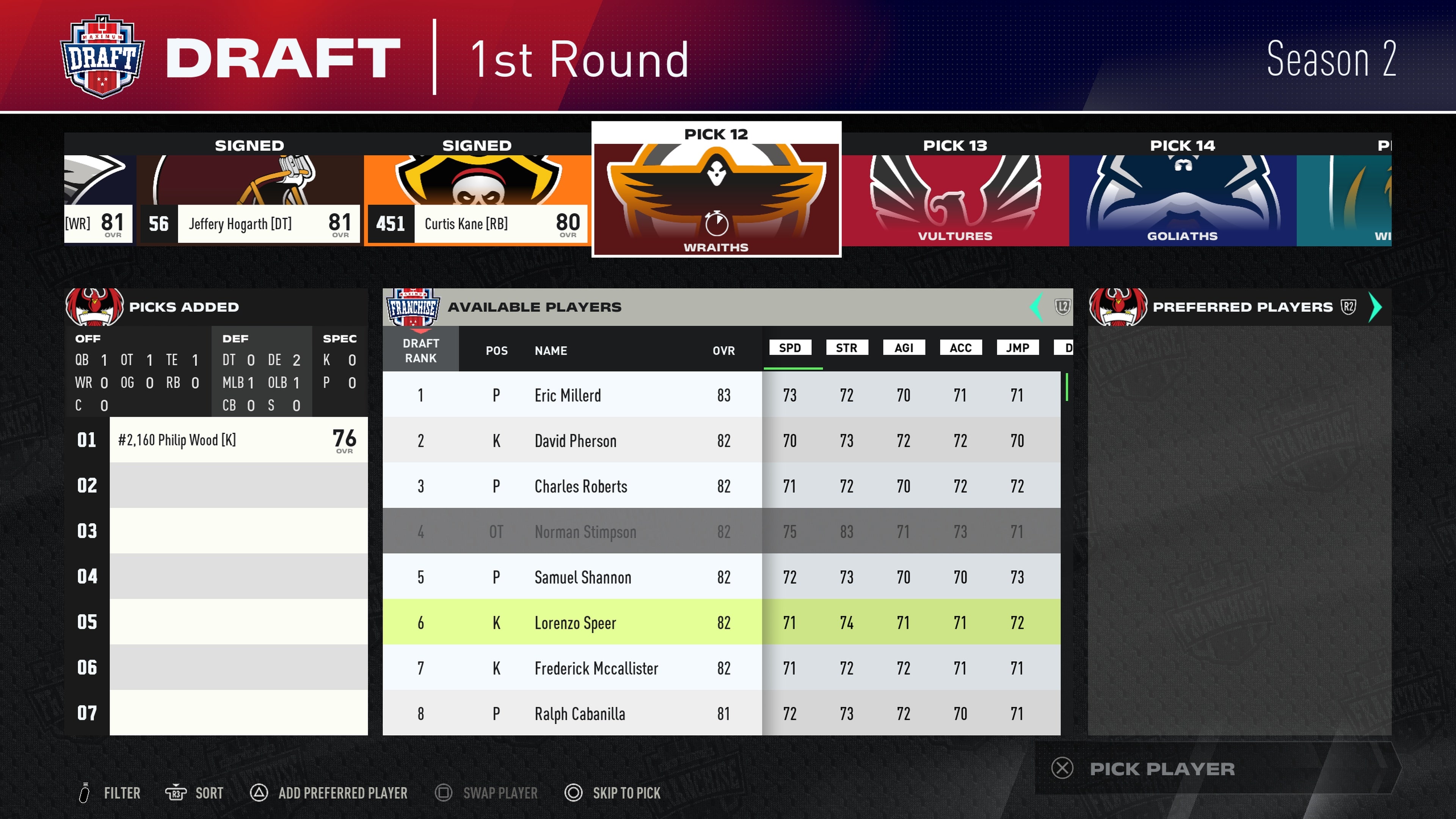The height and width of the screenshot is (819, 1456).
Task: Select the highlighted Lorenzo Speer row
Action: (622, 623)
